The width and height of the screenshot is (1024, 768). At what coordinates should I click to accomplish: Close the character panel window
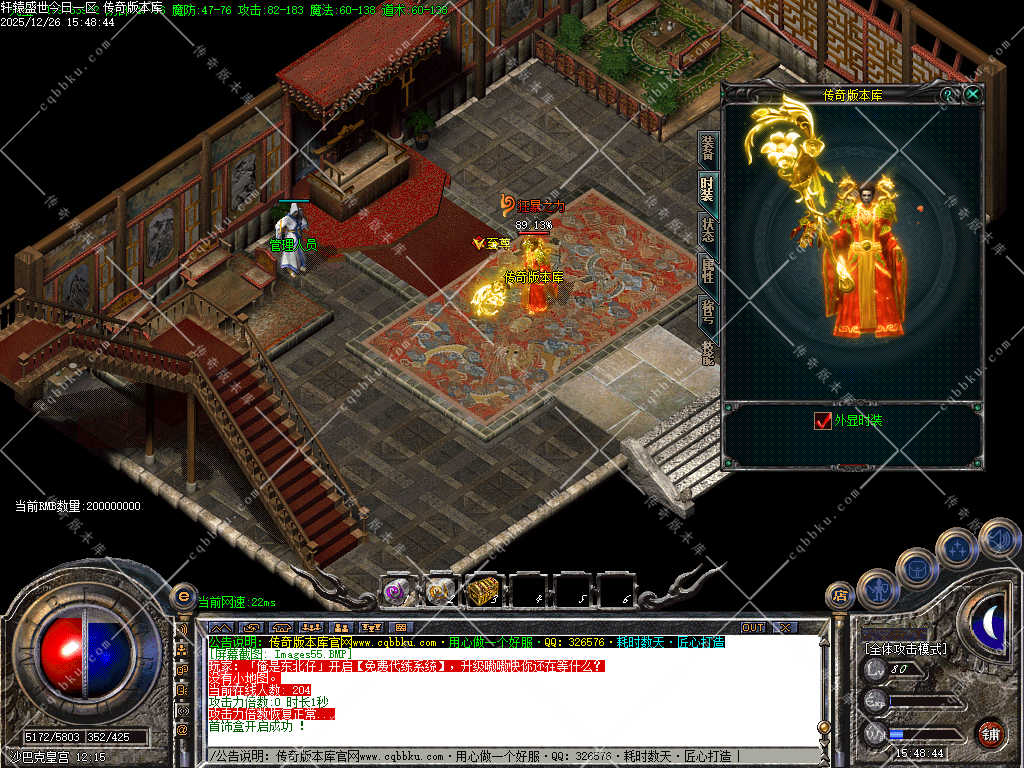click(x=972, y=94)
